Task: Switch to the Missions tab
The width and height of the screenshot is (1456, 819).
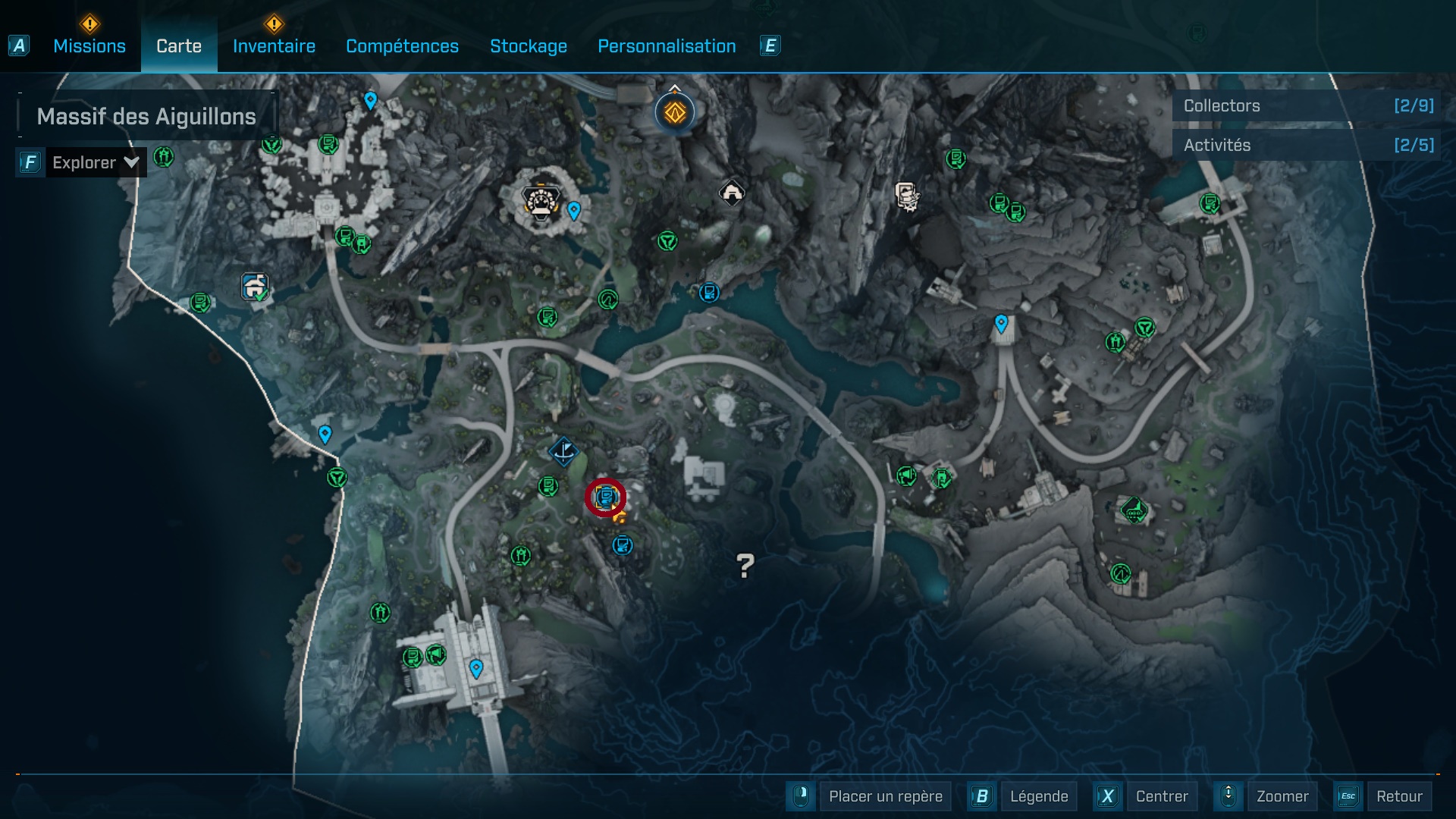Action: point(89,45)
